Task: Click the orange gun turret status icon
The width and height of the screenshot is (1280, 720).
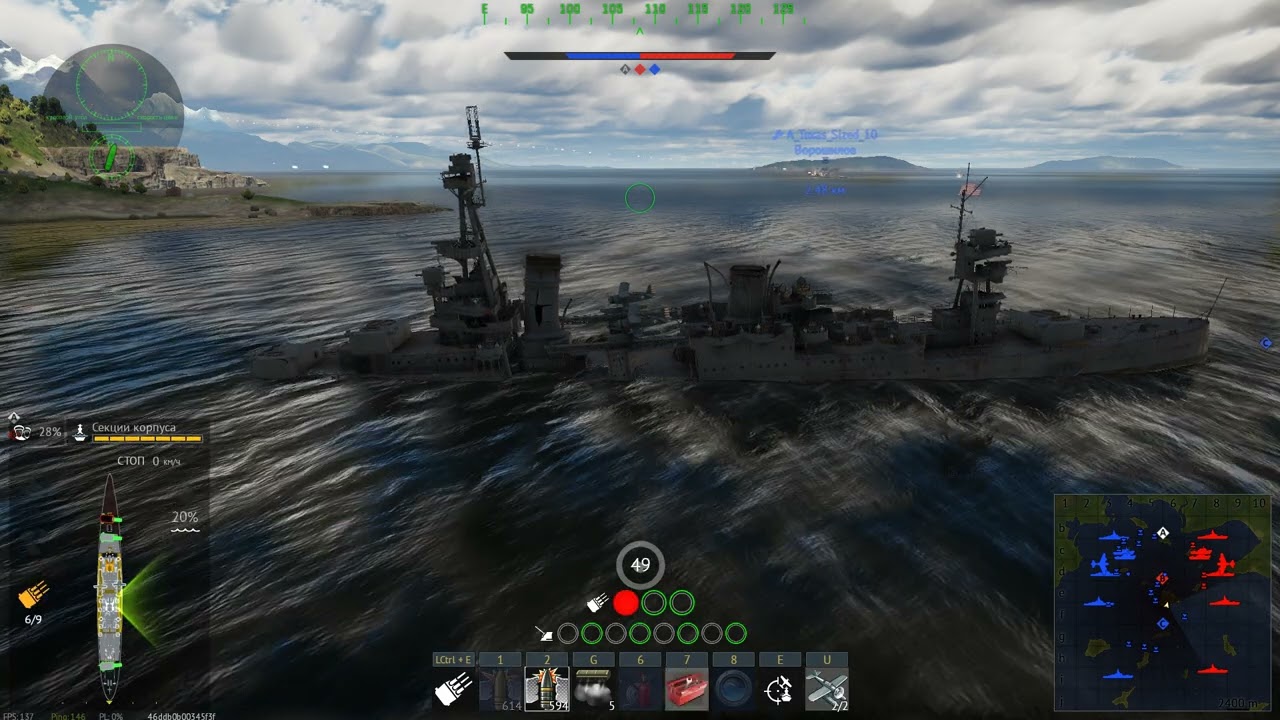Action: 33,596
